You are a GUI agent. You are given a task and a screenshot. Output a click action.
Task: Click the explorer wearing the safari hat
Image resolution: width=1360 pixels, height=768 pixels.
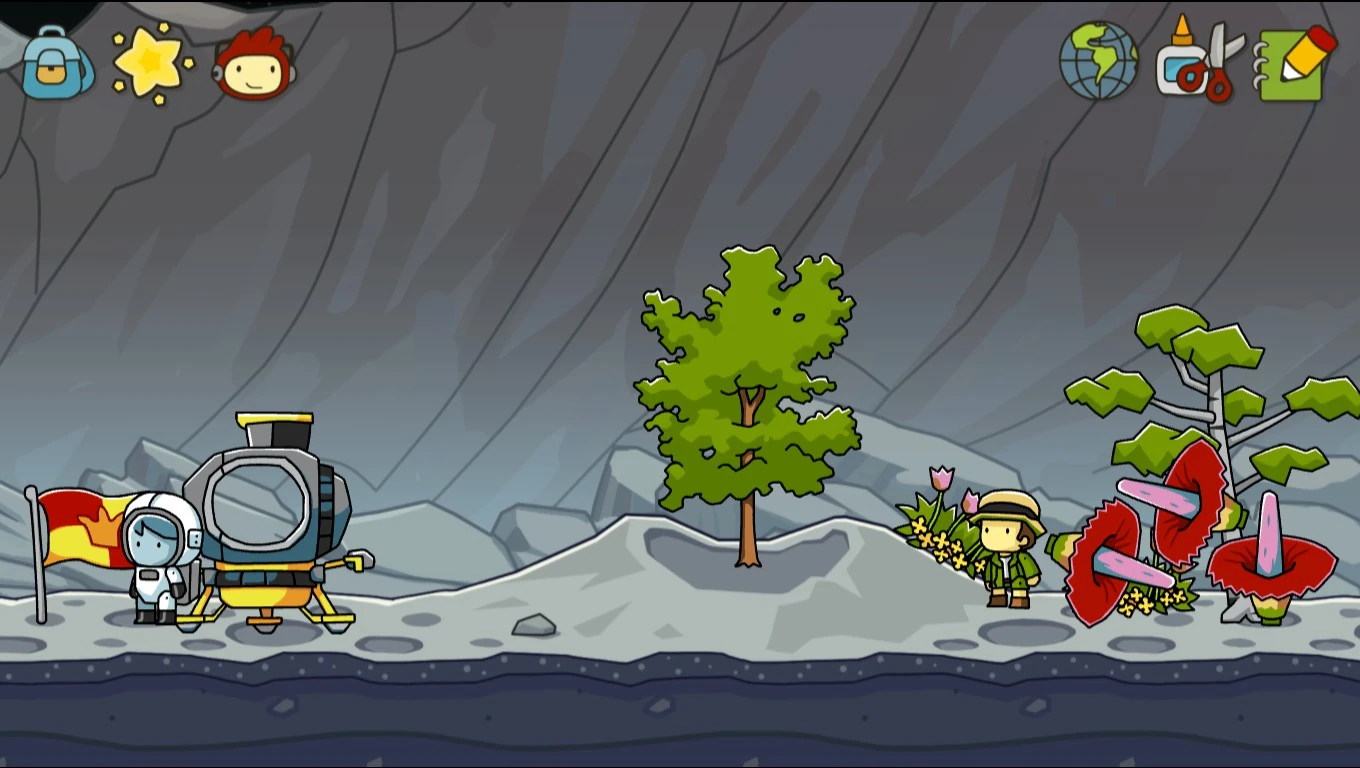click(x=1007, y=550)
